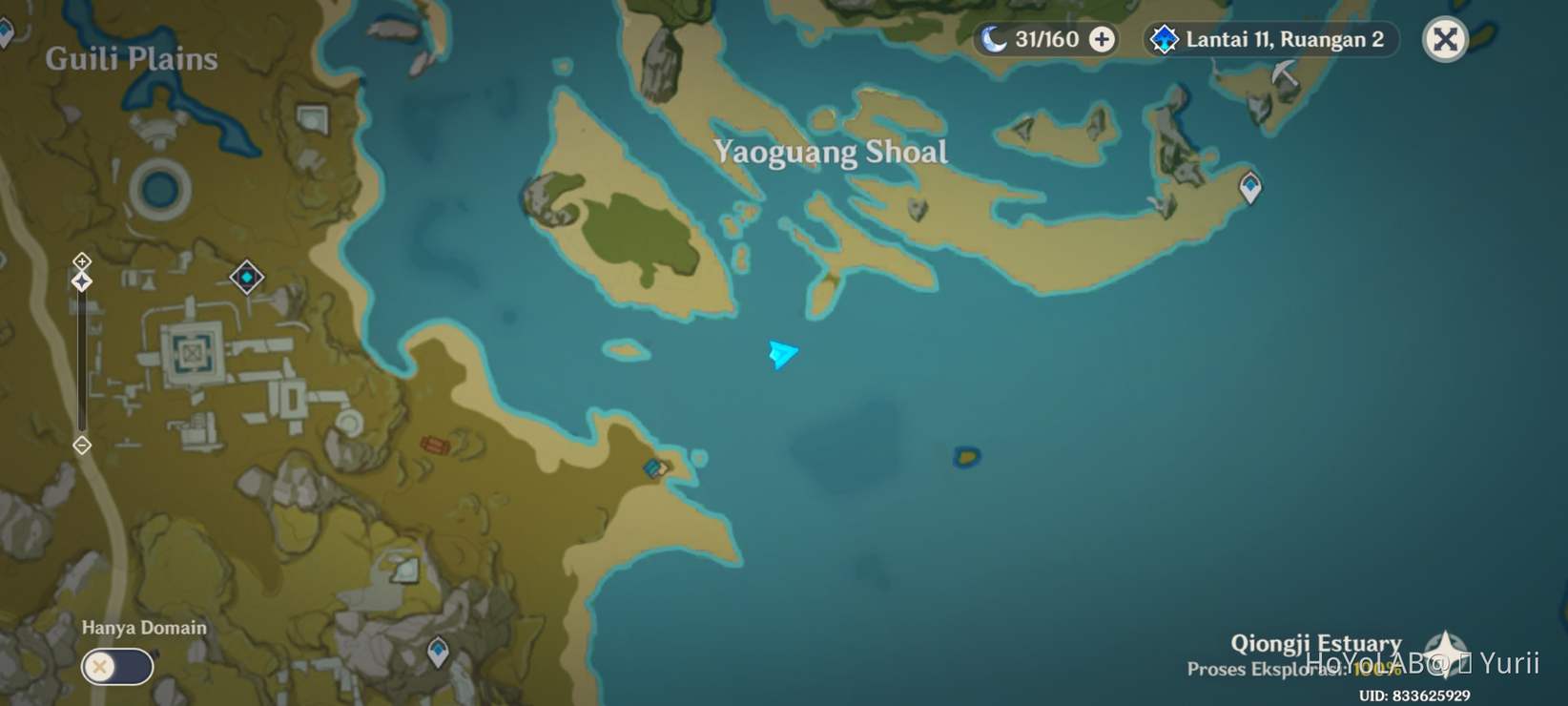Zoom in with the plus control on the slider
Image resolution: width=1568 pixels, height=706 pixels.
pyautogui.click(x=81, y=260)
